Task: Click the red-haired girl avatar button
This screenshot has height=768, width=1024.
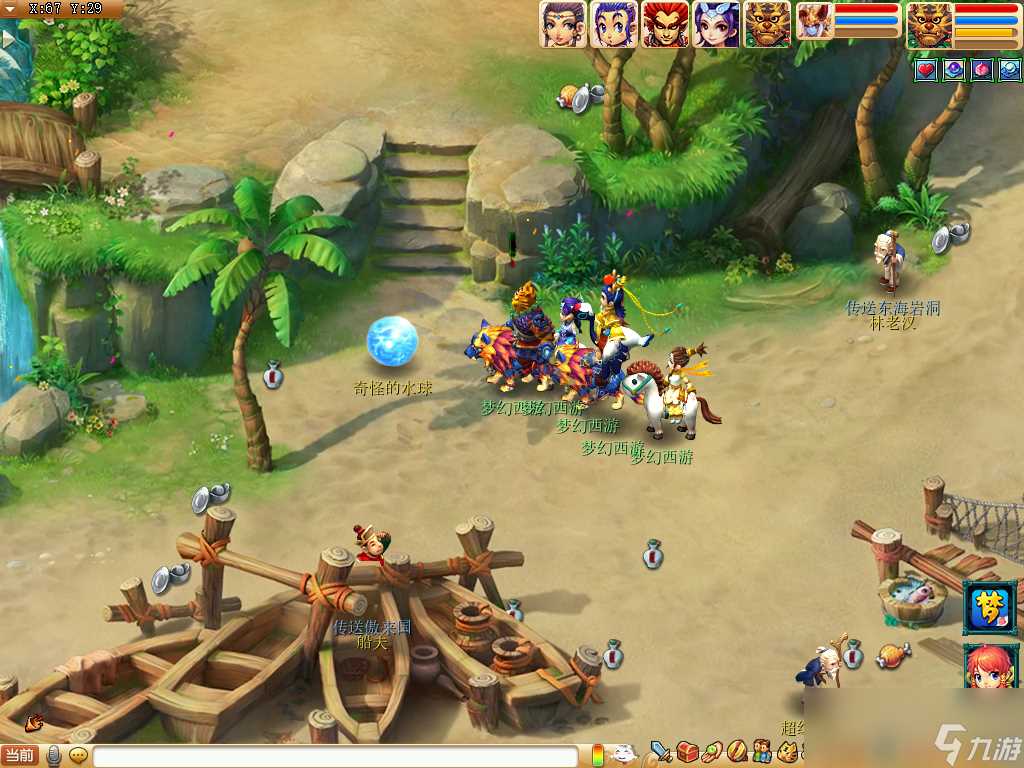Action: [990, 666]
